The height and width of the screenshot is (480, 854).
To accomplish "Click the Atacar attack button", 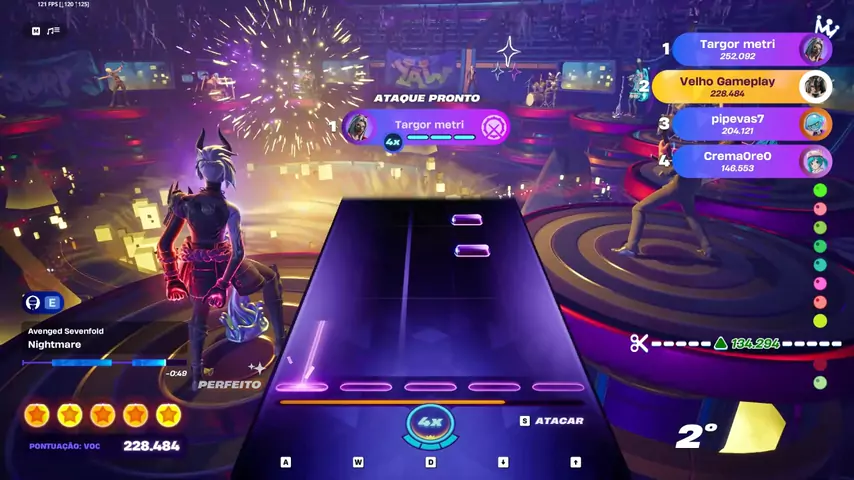I will [x=552, y=421].
